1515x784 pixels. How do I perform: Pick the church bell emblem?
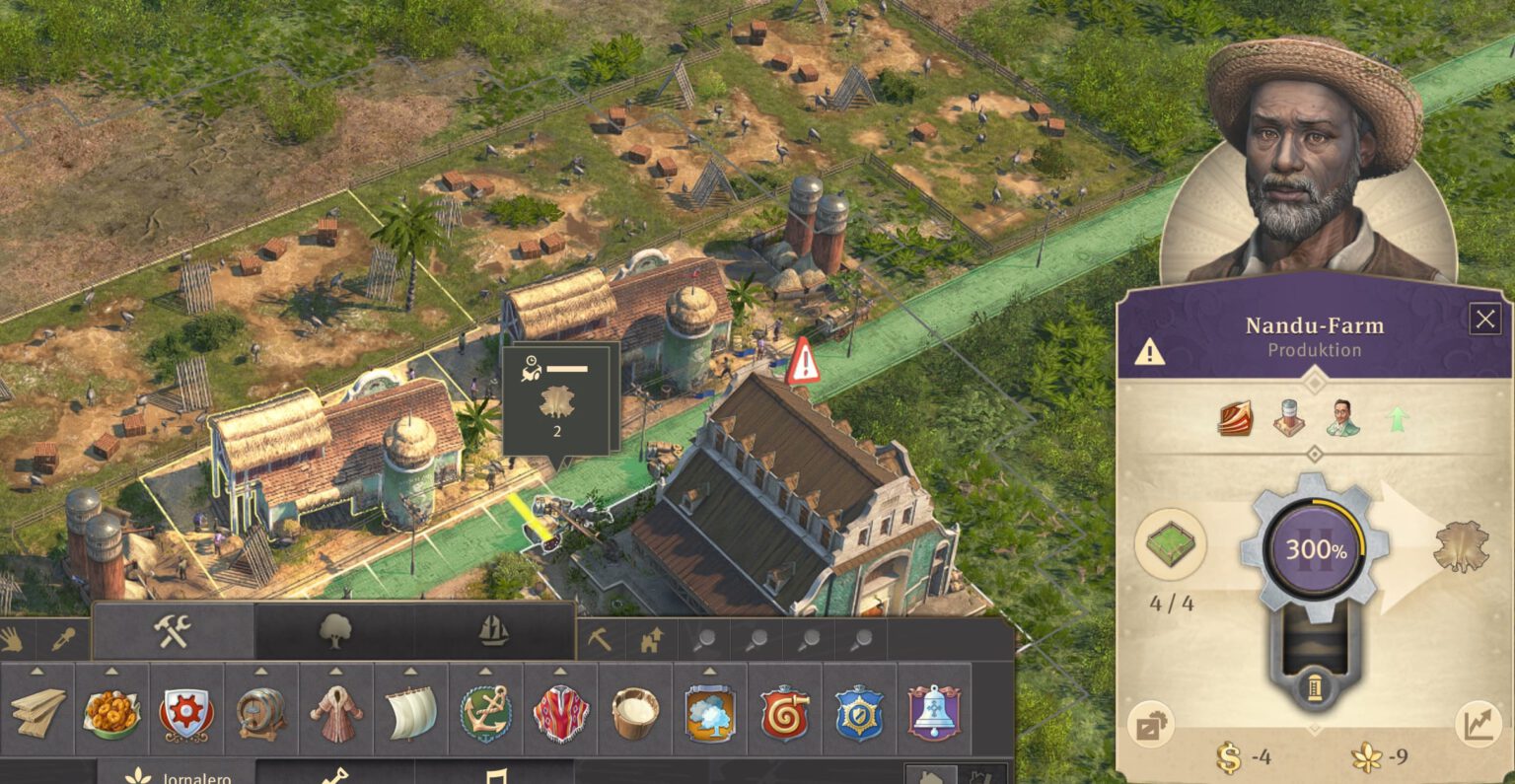point(934,712)
